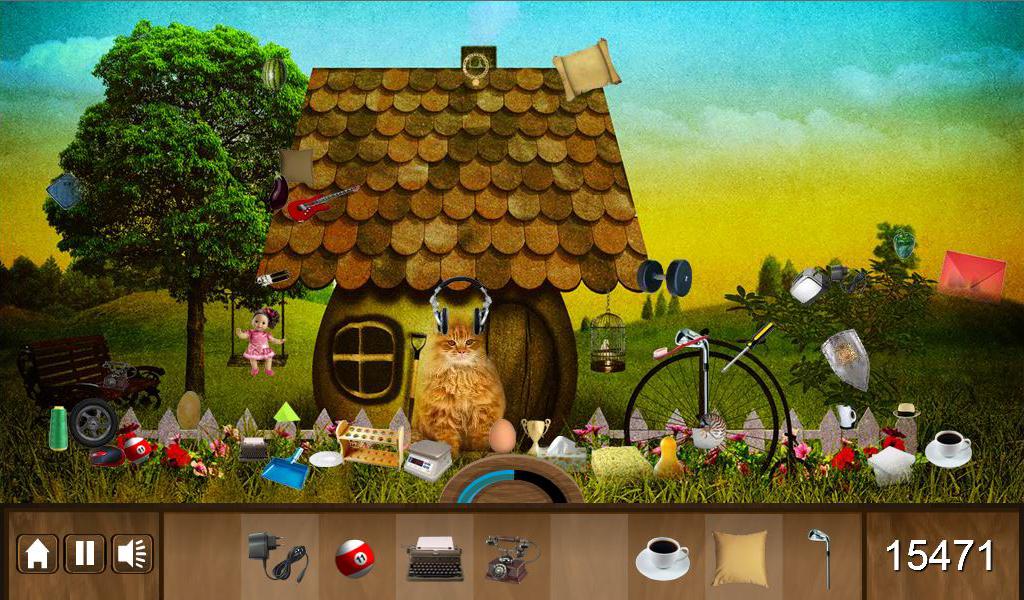Click the coffee cup in the item bar
Screen dimensions: 1024x600
pos(662,556)
